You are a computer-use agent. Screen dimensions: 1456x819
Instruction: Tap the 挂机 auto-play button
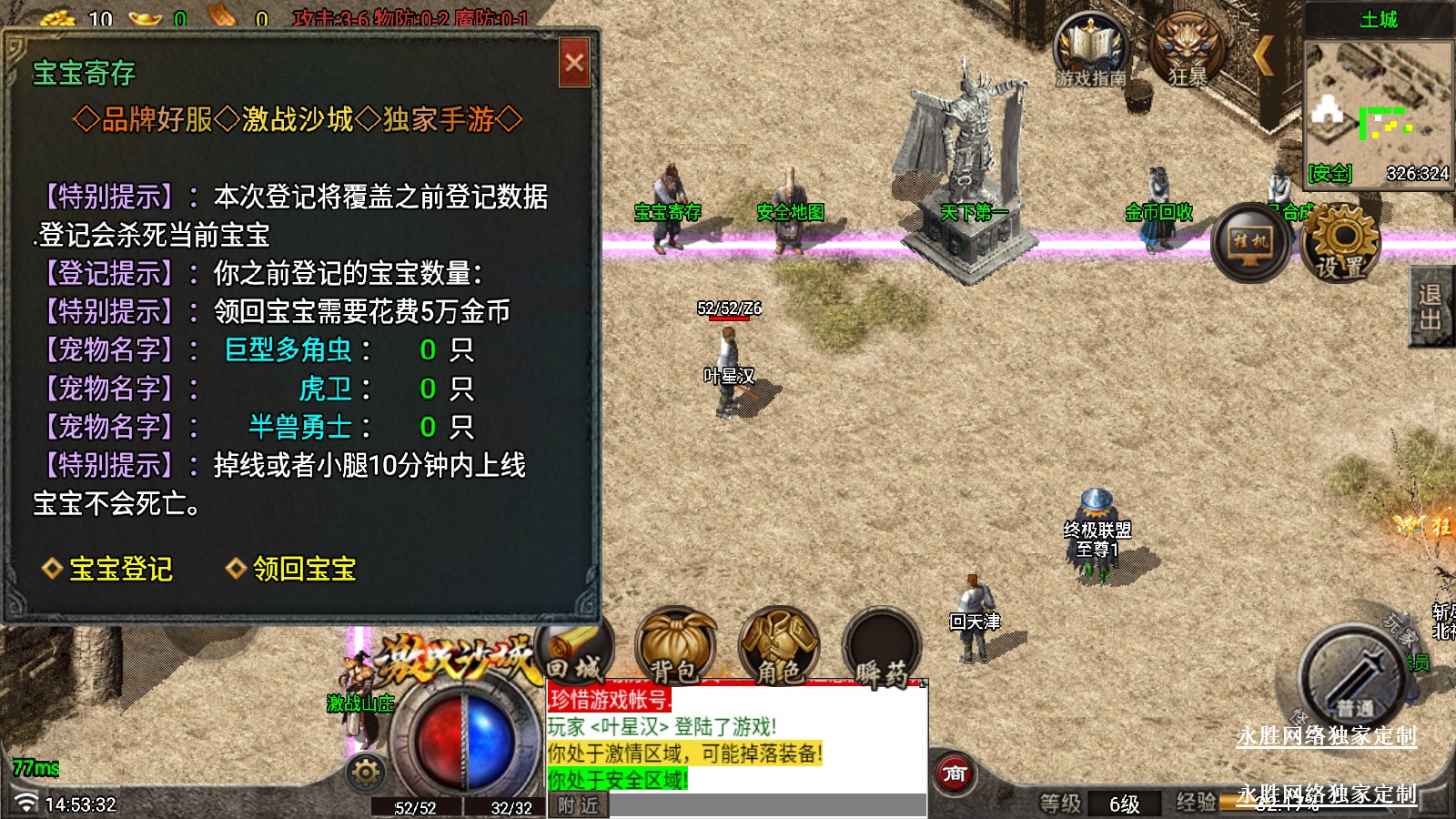click(x=1250, y=242)
